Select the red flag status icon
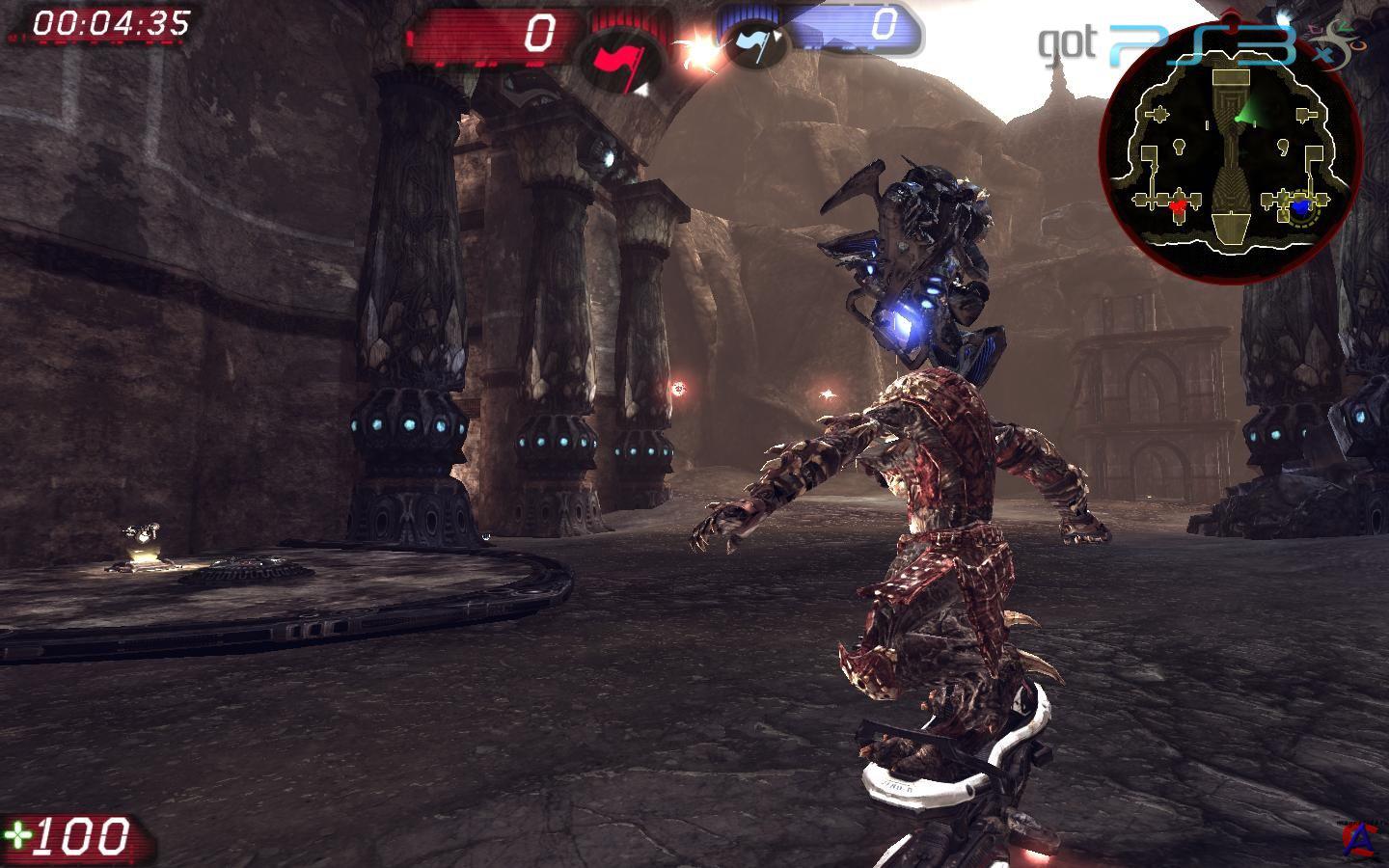 (x=614, y=59)
